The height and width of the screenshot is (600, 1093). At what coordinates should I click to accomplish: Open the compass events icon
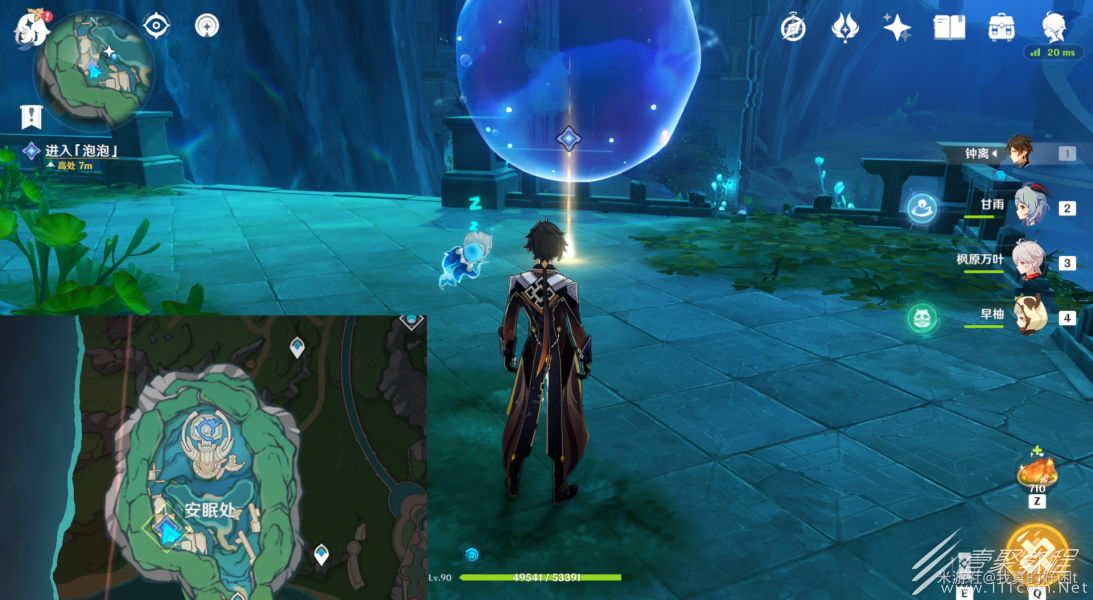click(793, 28)
